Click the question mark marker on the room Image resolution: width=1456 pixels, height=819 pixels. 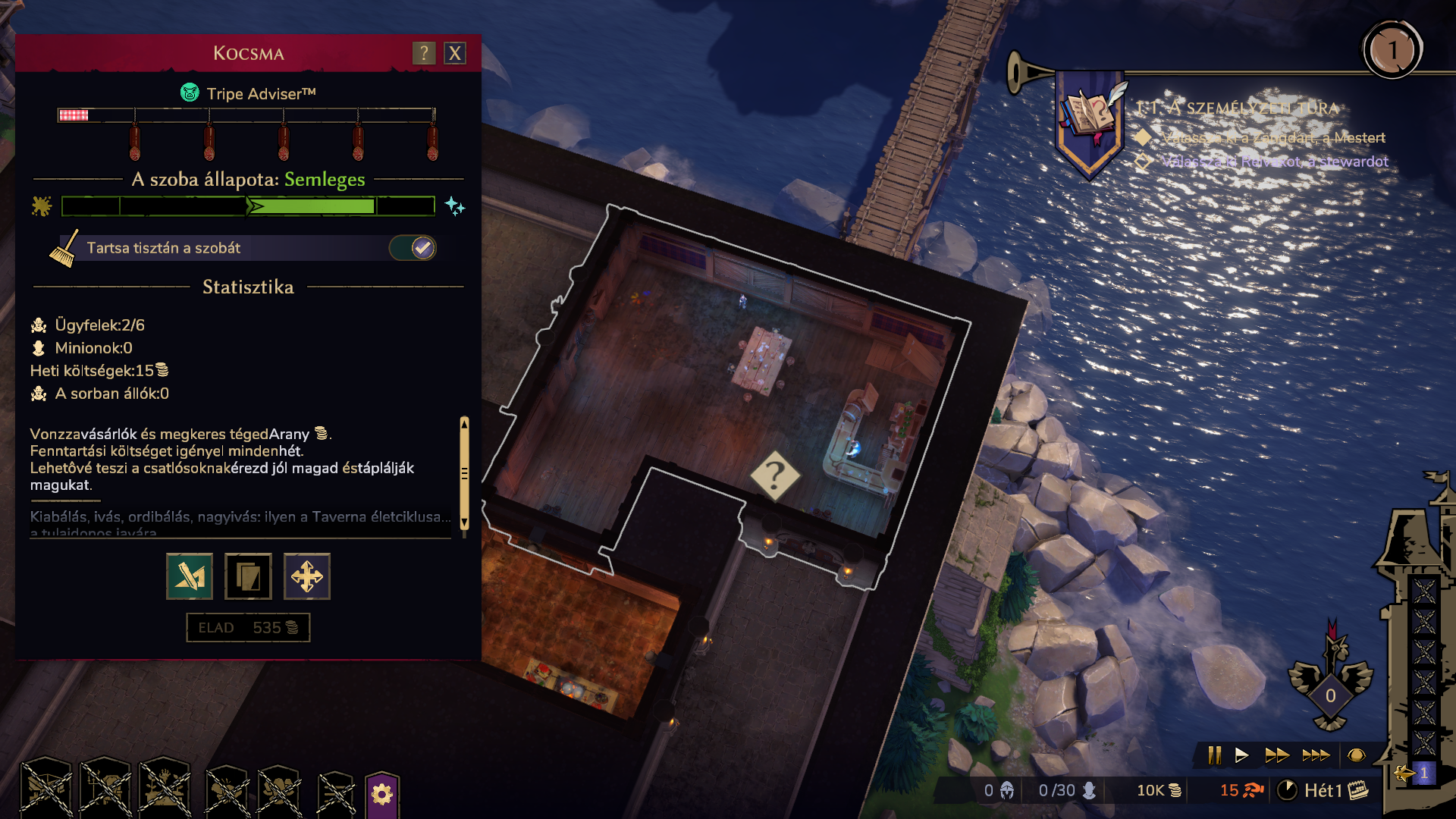point(774,476)
